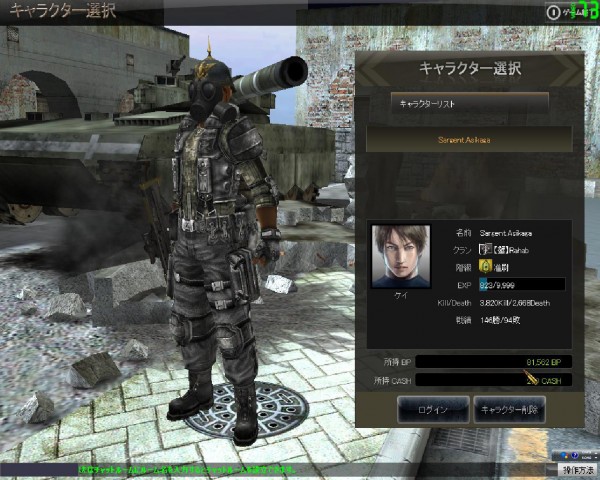Select the Sergent Asikaga character row
600x480 pixels.
coord(469,138)
